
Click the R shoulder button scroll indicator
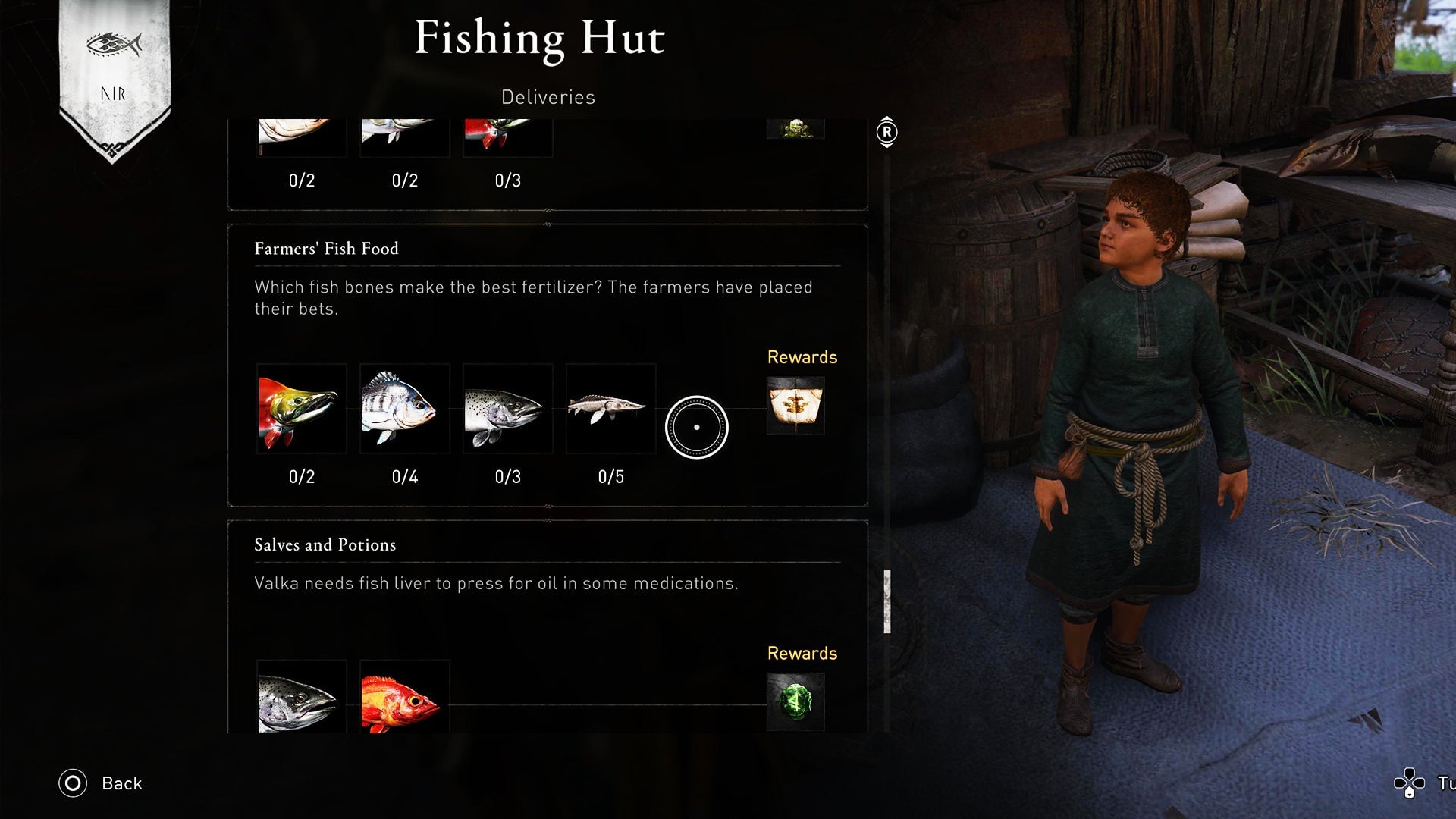tap(886, 130)
